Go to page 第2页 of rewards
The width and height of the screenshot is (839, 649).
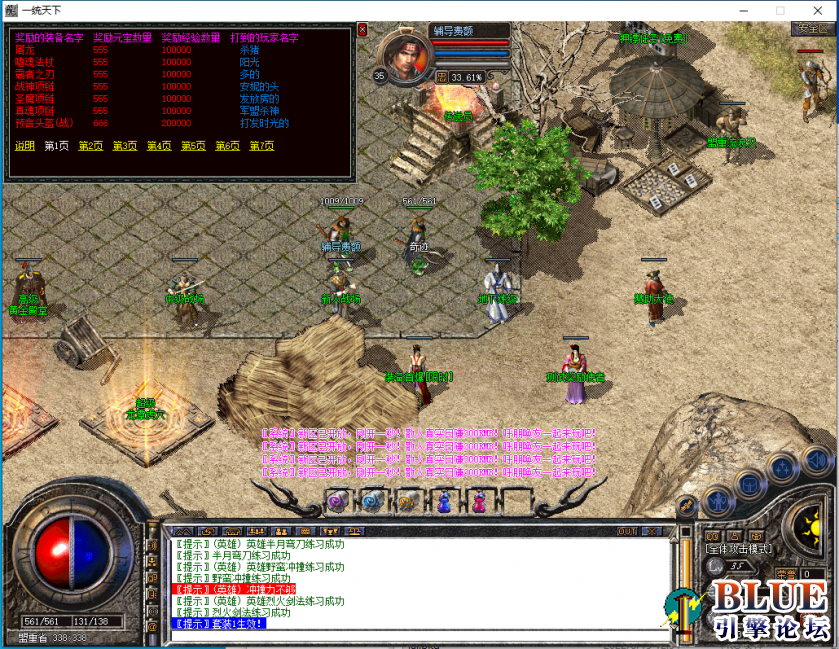(x=90, y=146)
